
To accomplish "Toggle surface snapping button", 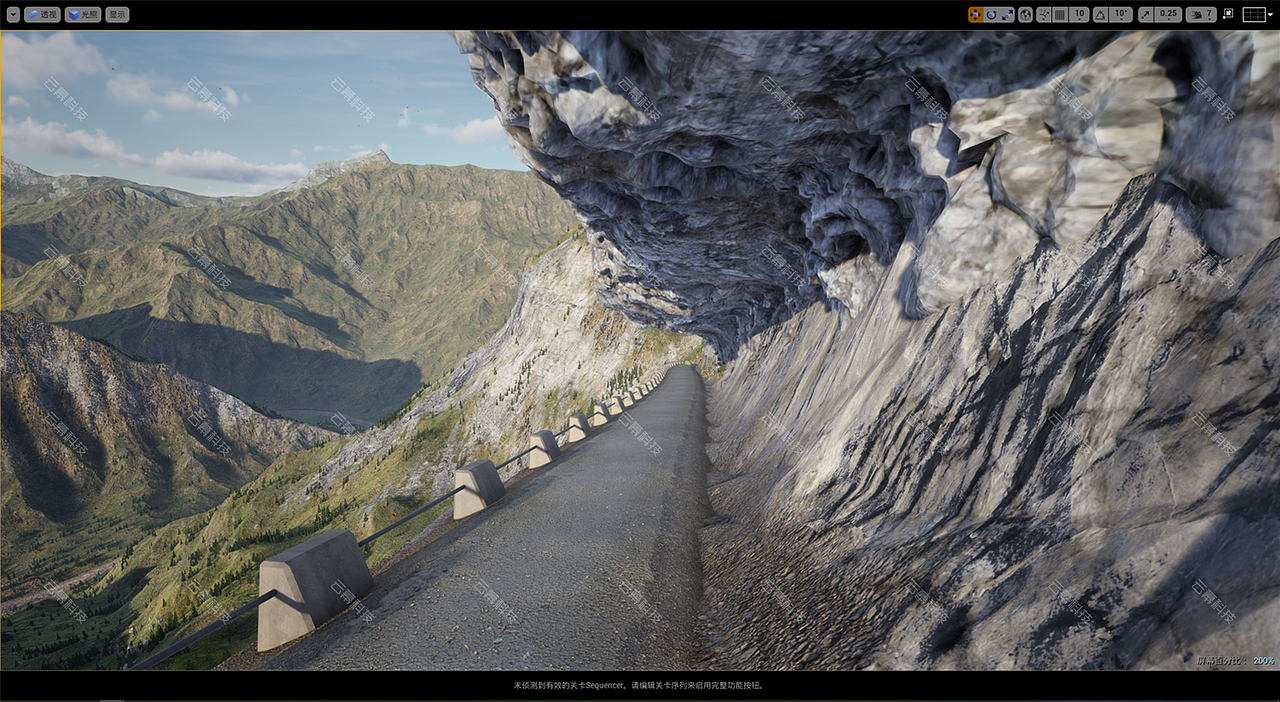I will click(1044, 15).
